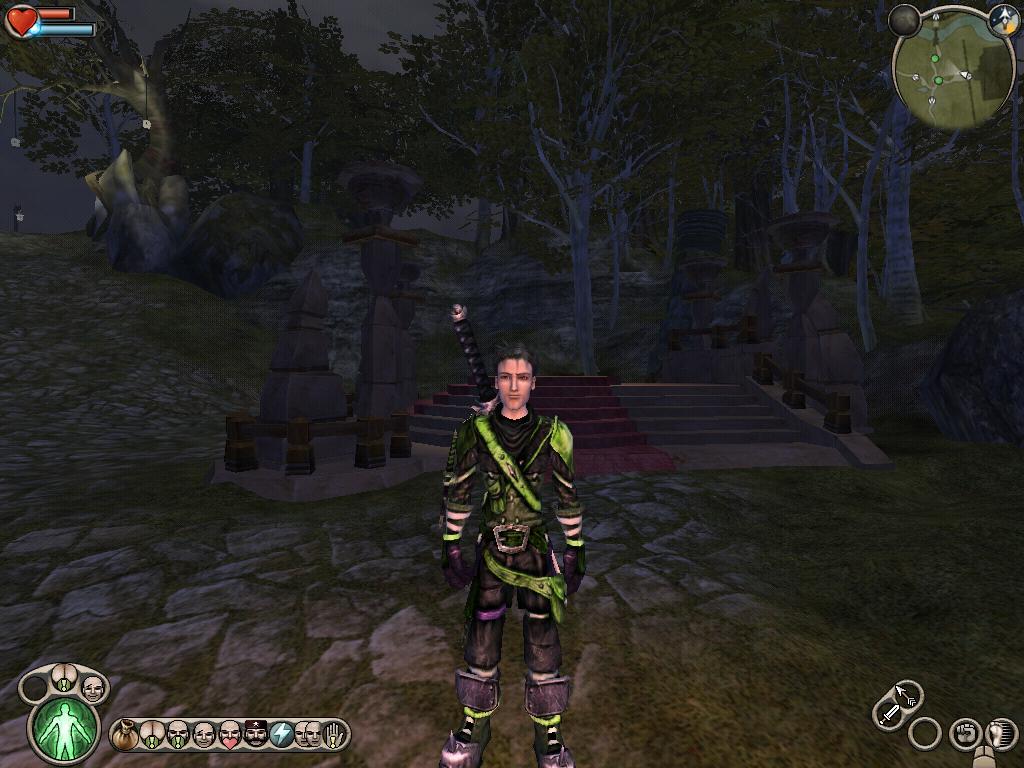Click the raised hand icon
Image resolution: width=1024 pixels, height=768 pixels.
click(333, 735)
